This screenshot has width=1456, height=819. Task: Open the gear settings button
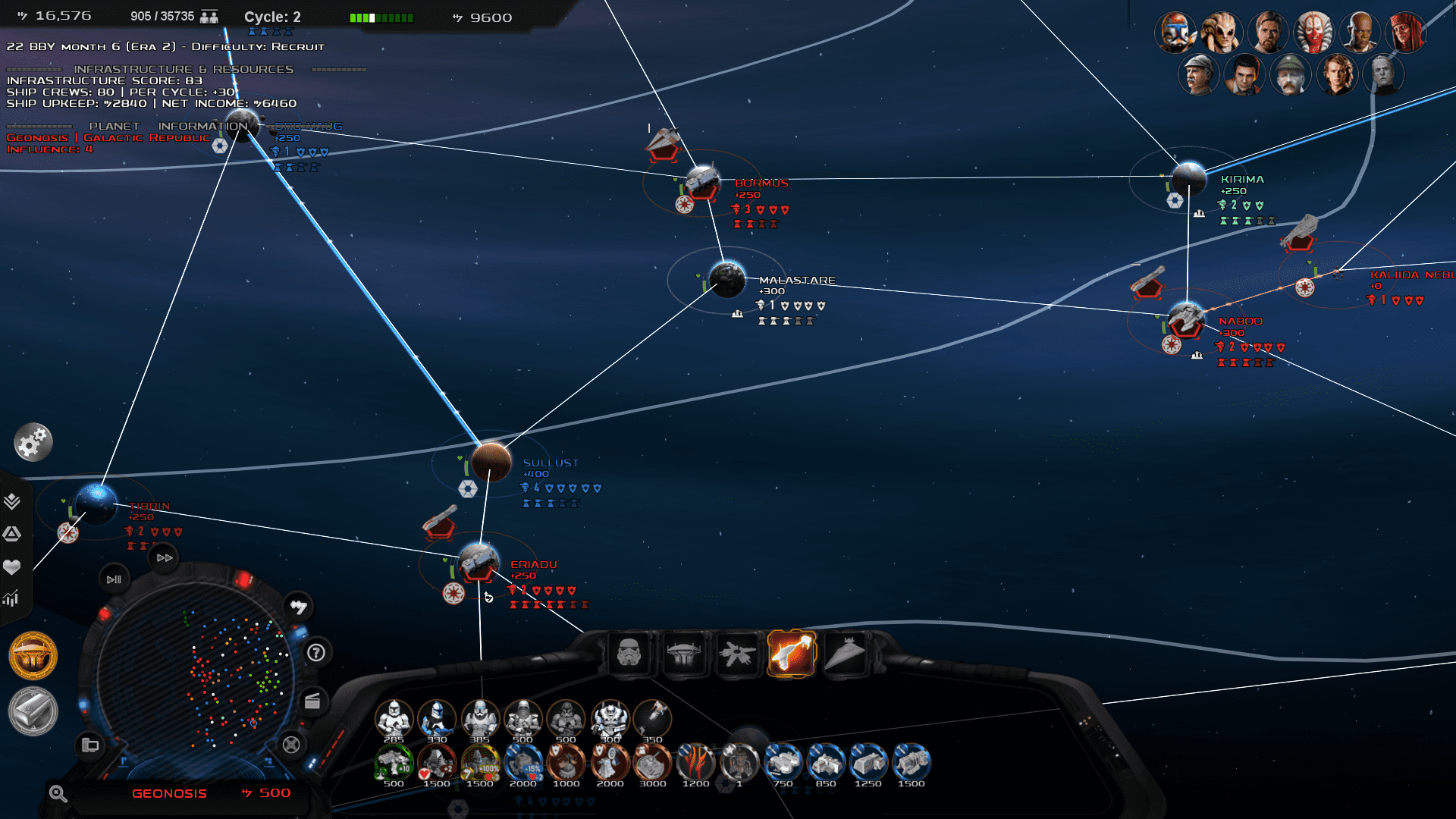point(33,442)
